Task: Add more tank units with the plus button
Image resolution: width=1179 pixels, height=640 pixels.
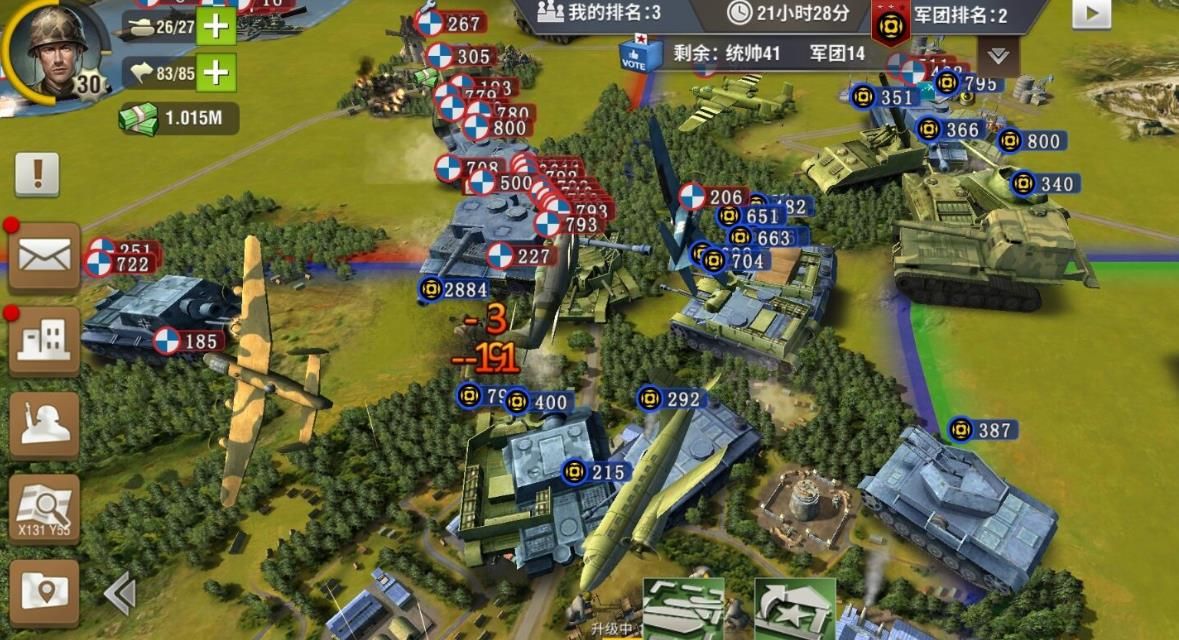Action: click(x=216, y=27)
